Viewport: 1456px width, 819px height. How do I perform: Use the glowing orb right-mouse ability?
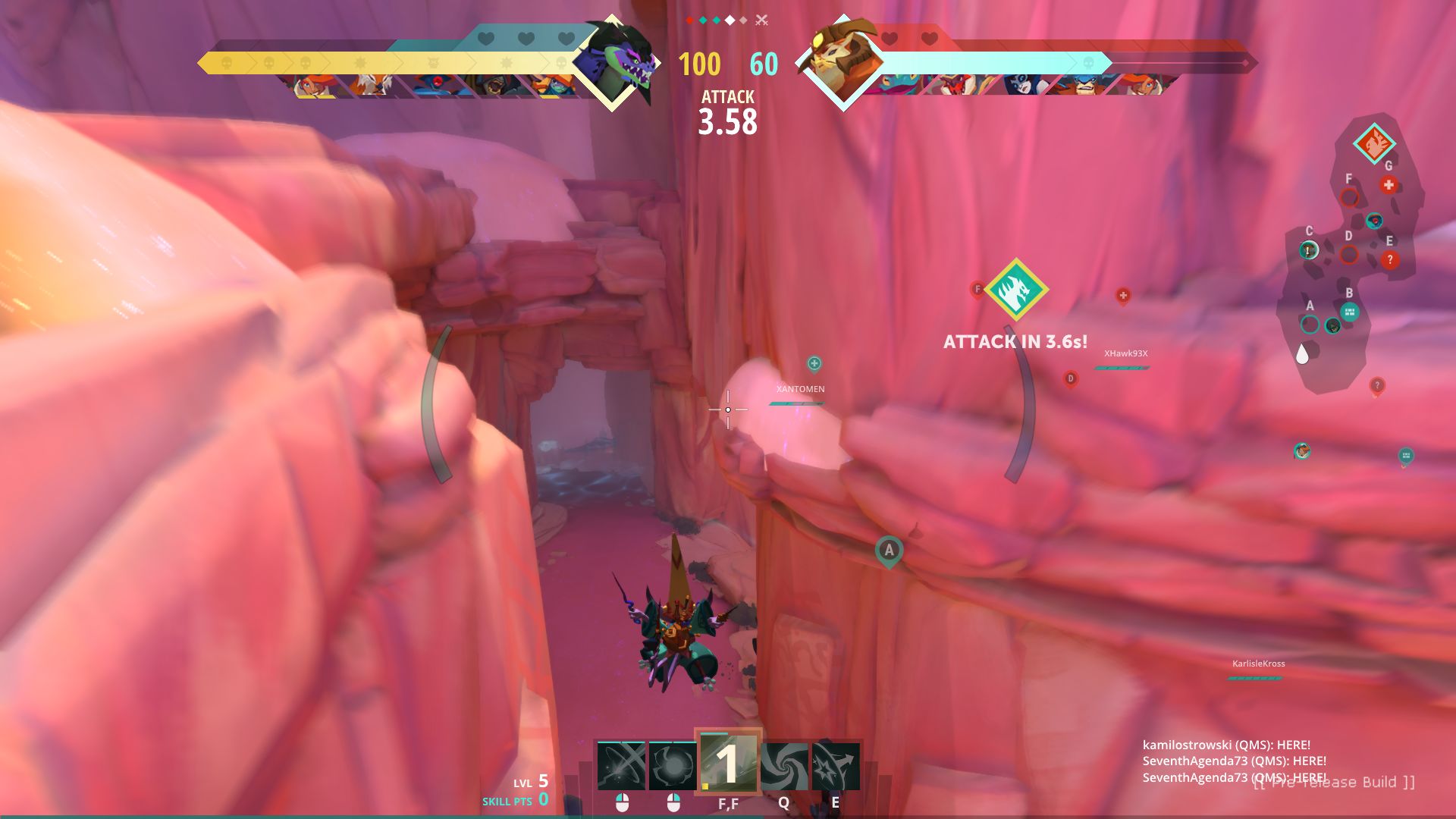tap(673, 766)
